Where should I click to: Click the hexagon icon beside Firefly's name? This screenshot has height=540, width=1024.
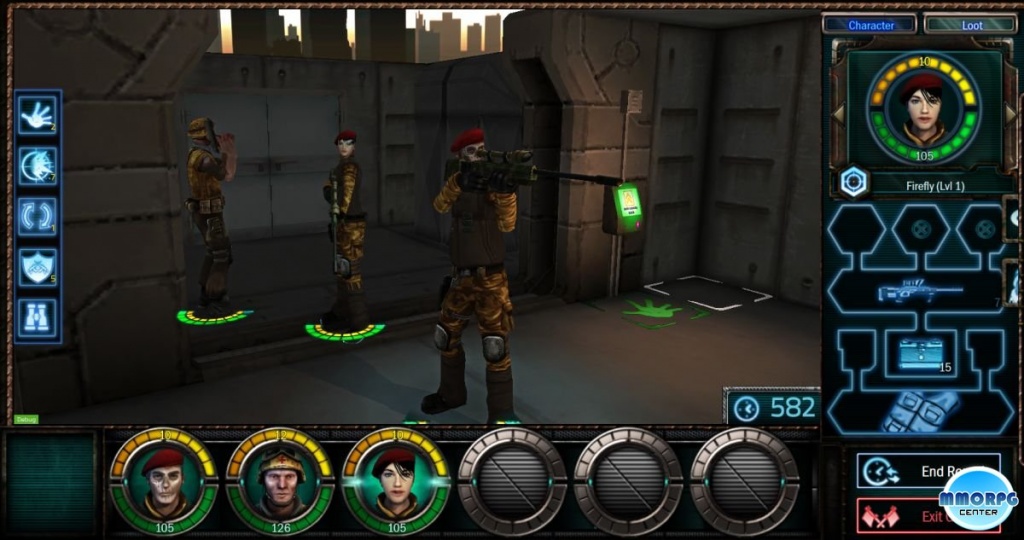click(853, 183)
